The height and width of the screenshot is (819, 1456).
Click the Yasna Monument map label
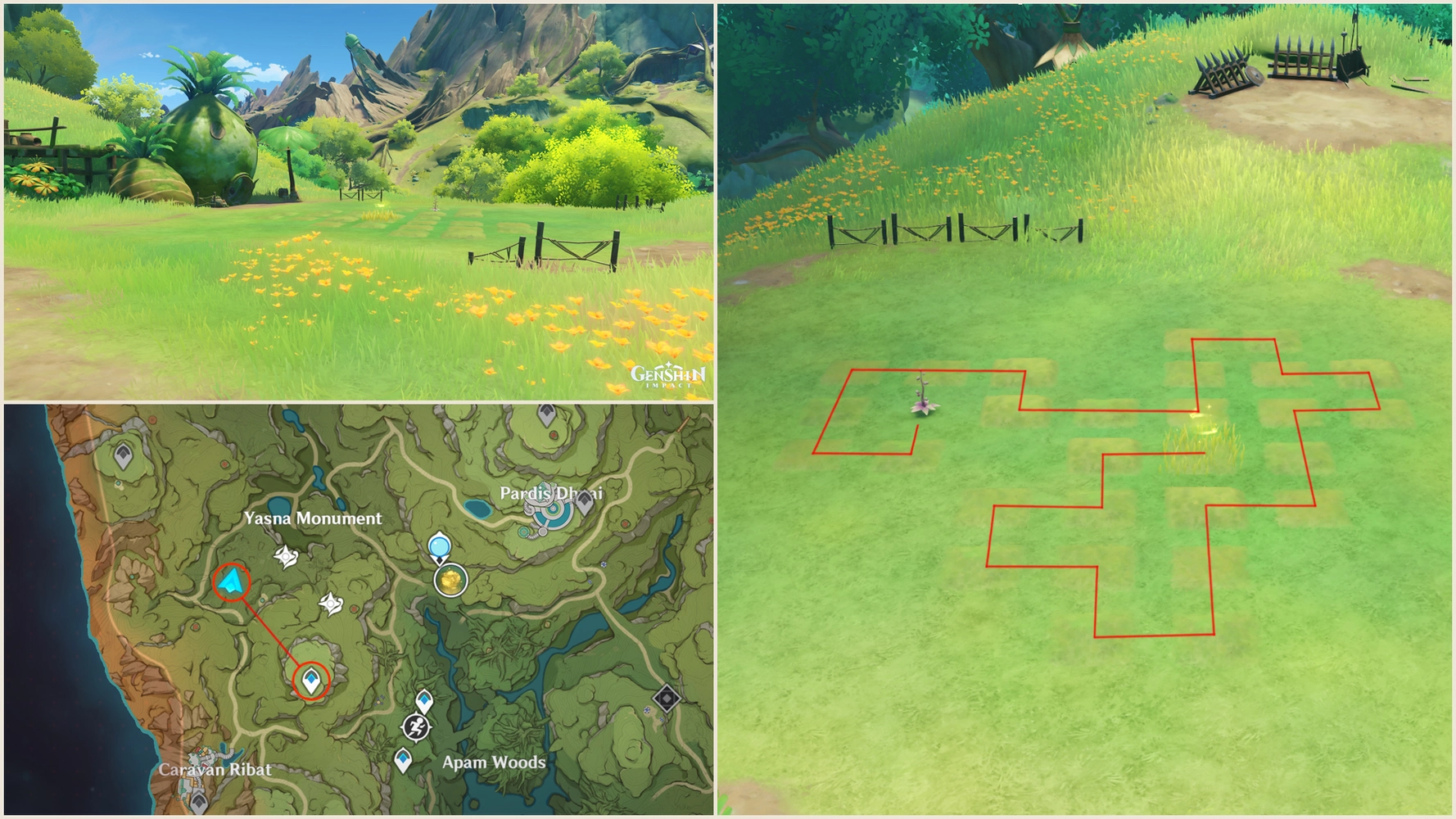point(314,518)
